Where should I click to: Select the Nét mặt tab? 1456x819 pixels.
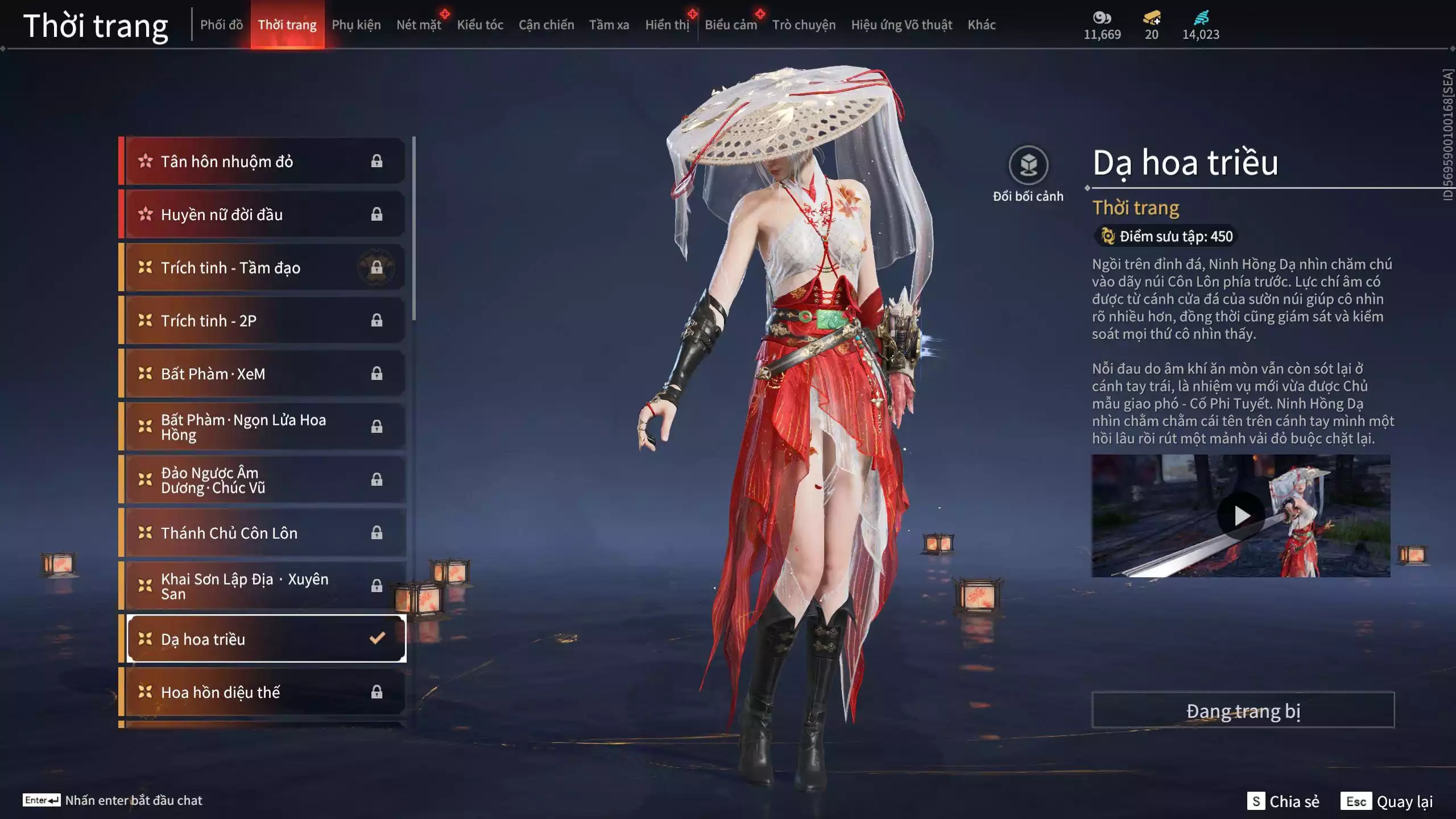coord(419,25)
